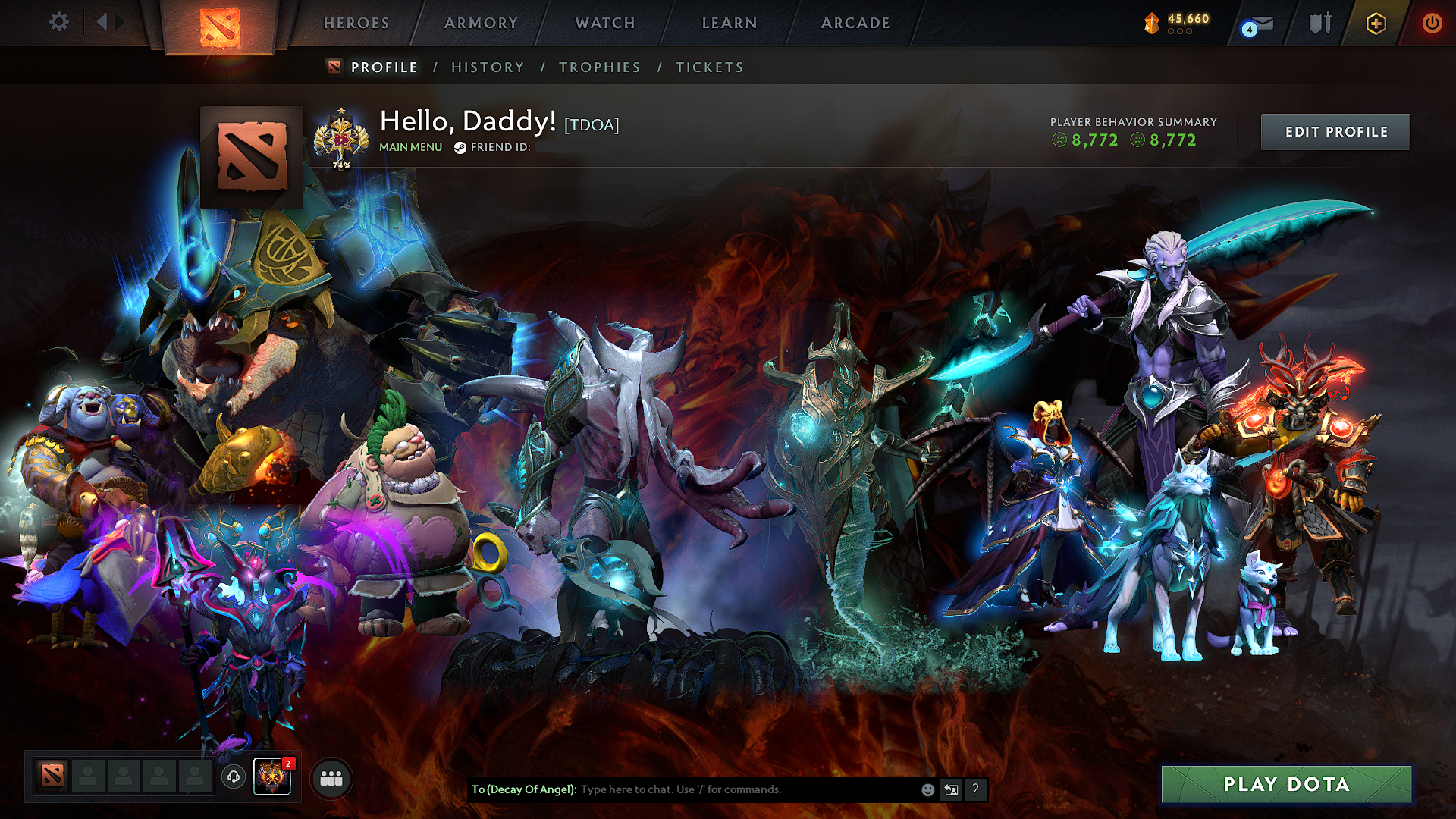1456x819 pixels.
Task: Click the power button to exit Dota
Action: (1432, 23)
